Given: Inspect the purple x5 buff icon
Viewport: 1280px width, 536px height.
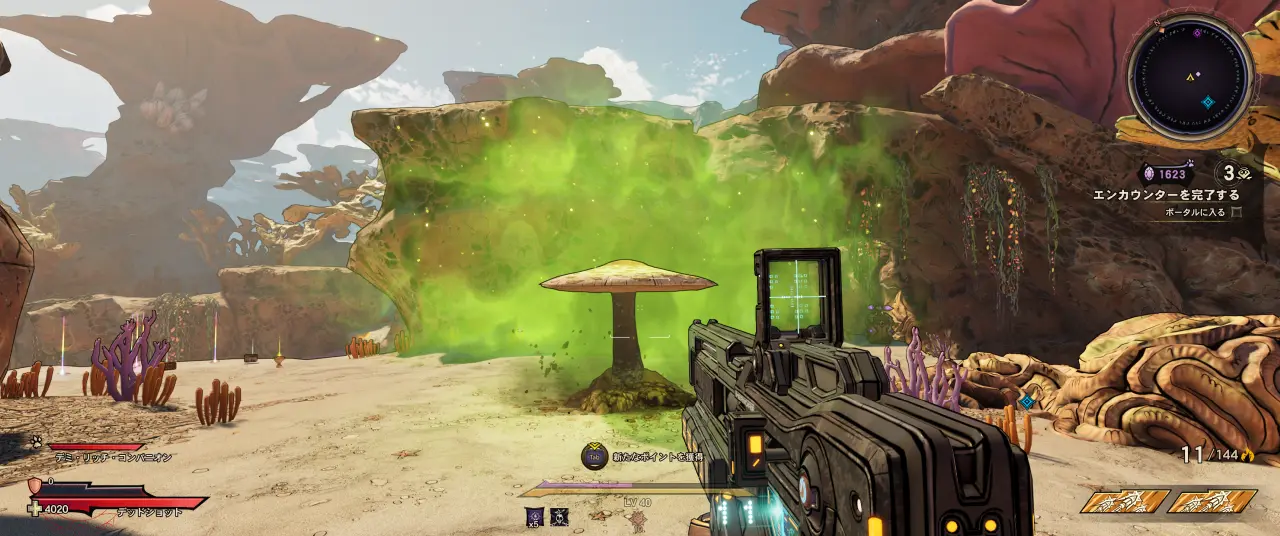Looking at the screenshot, I should [x=535, y=516].
